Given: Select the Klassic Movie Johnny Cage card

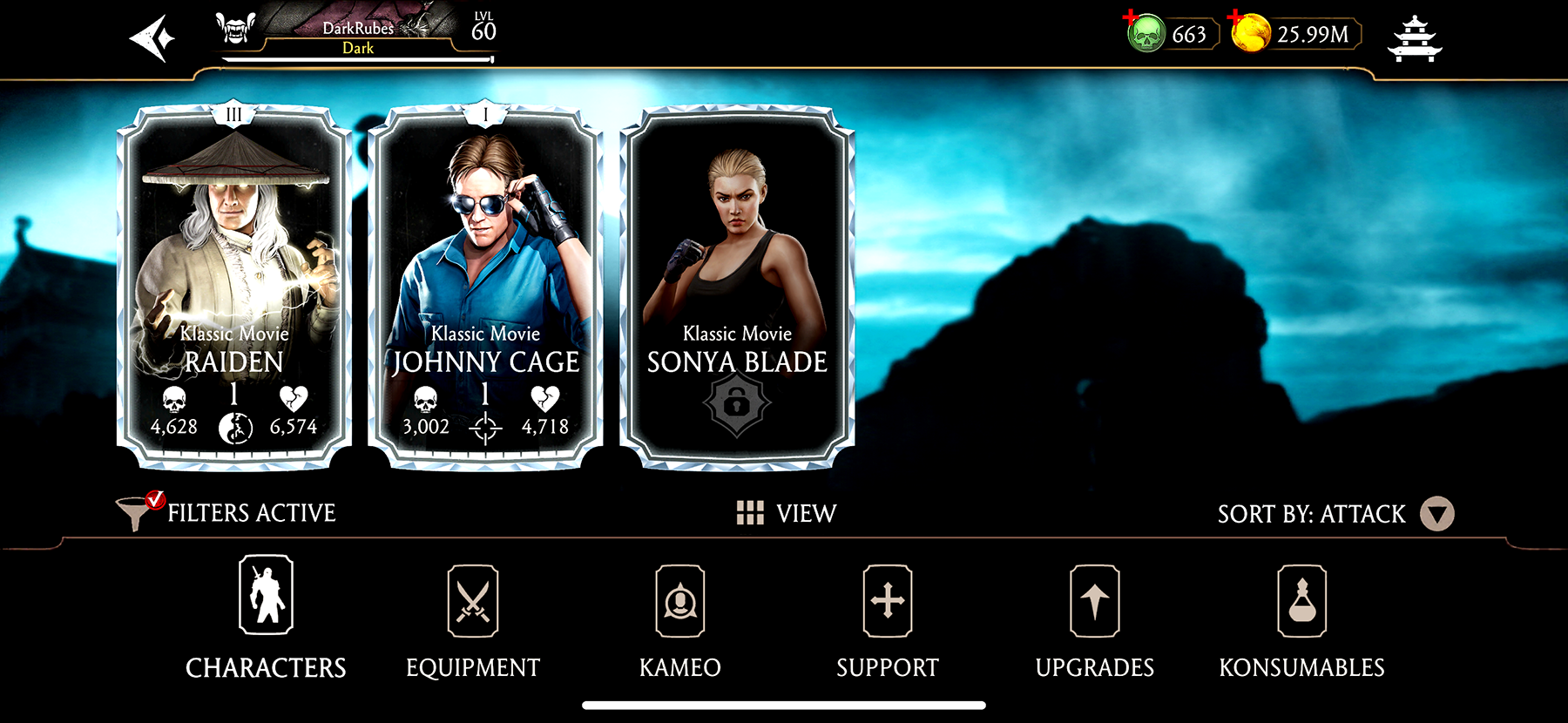Looking at the screenshot, I should 485,287.
